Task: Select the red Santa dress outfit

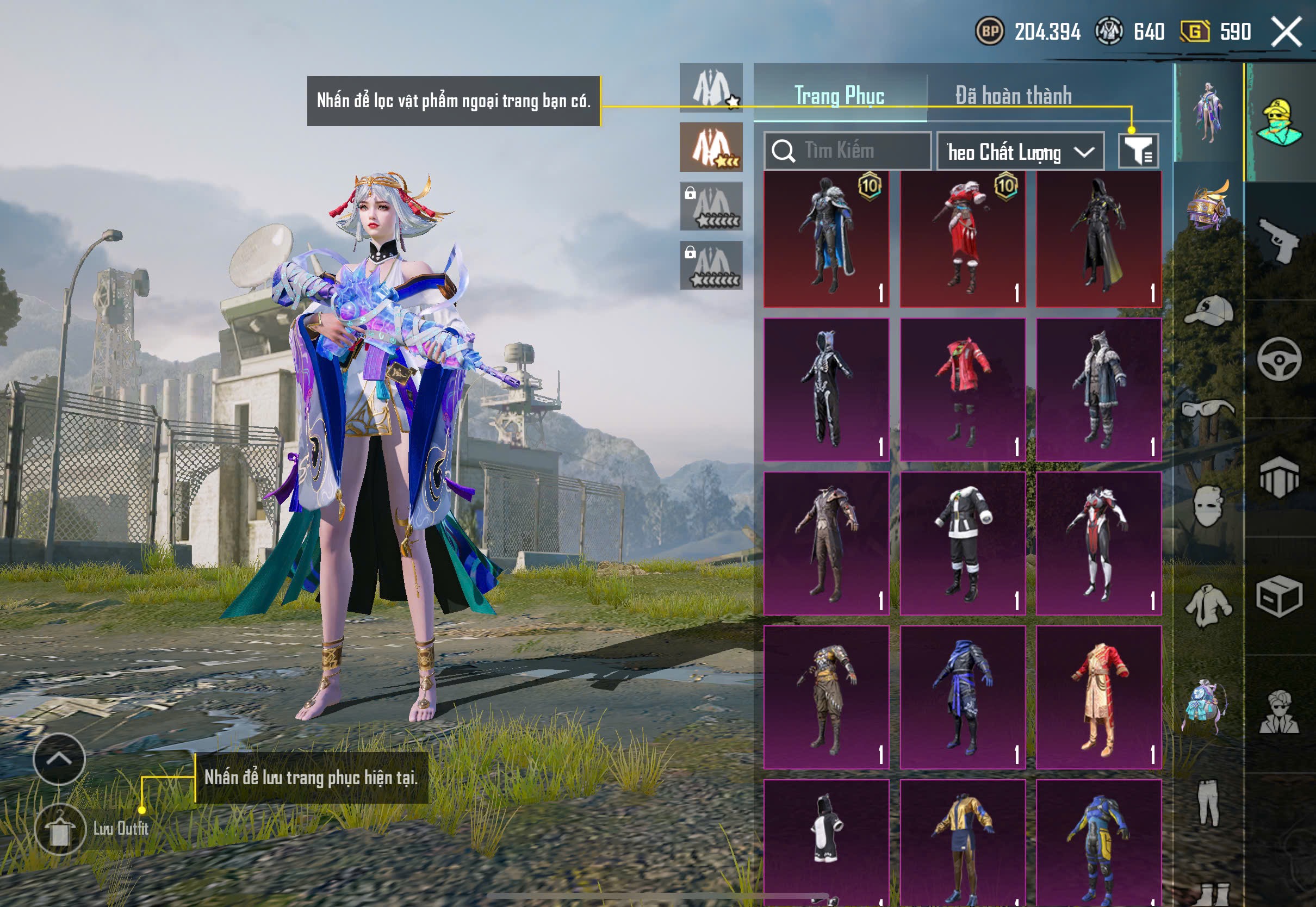Action: pyautogui.click(x=963, y=239)
